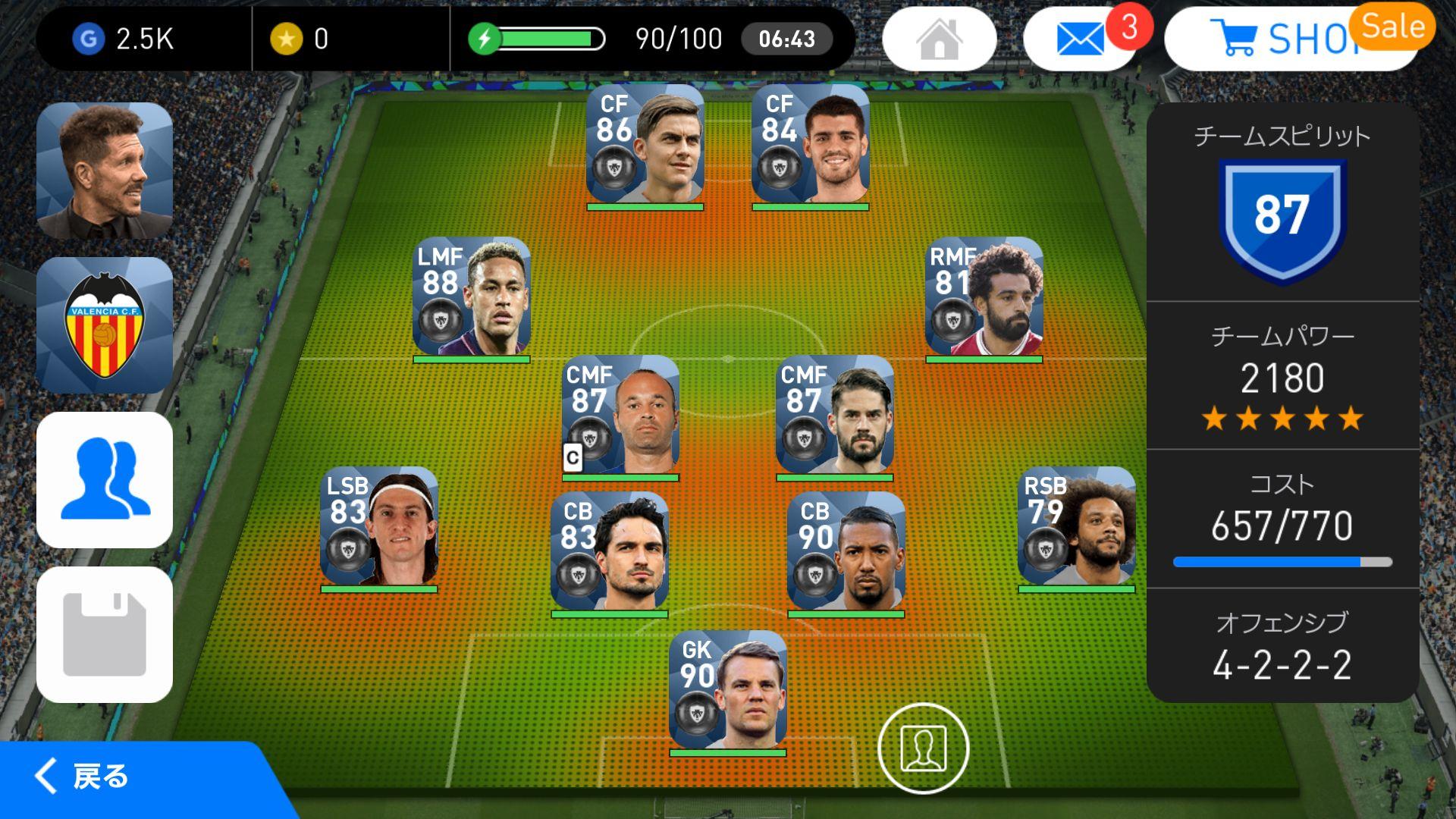This screenshot has width=1456, height=819.
Task: Select the CB 83 player card
Action: point(610,552)
